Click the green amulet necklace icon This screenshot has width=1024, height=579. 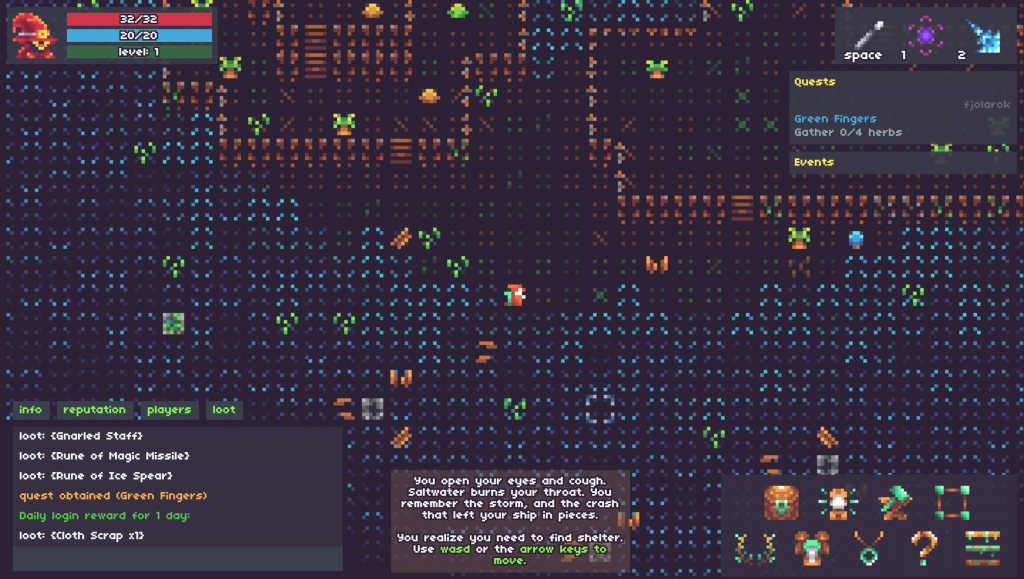(866, 548)
